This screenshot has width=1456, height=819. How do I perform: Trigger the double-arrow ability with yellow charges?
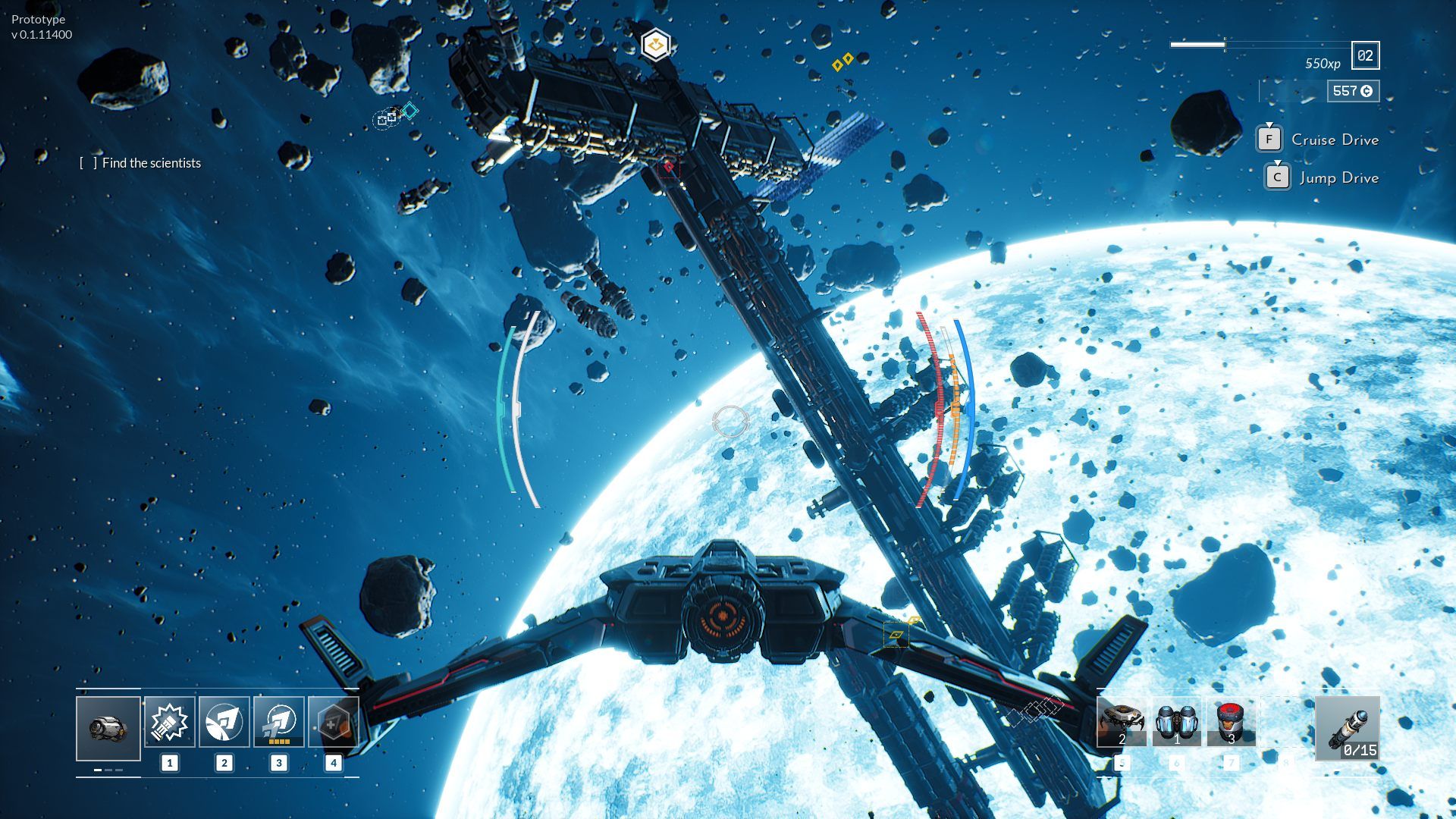click(279, 722)
